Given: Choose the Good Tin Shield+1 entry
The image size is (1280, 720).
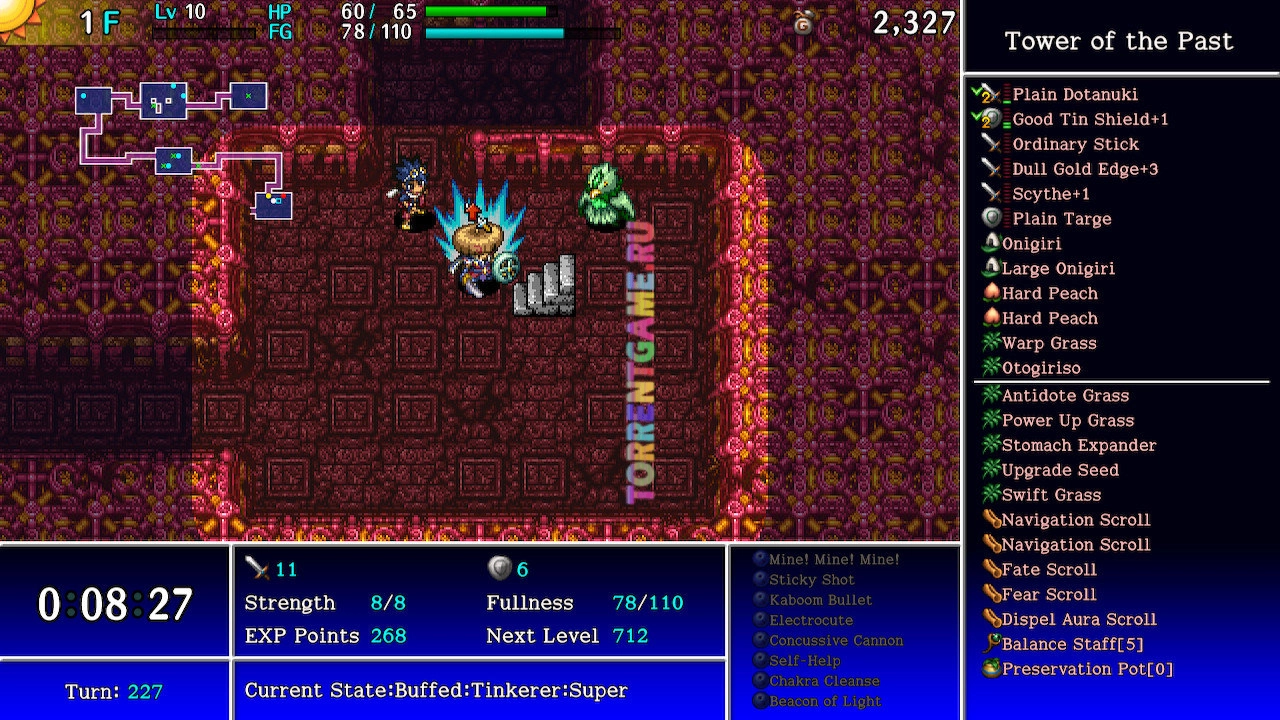Looking at the screenshot, I should click(1089, 119).
